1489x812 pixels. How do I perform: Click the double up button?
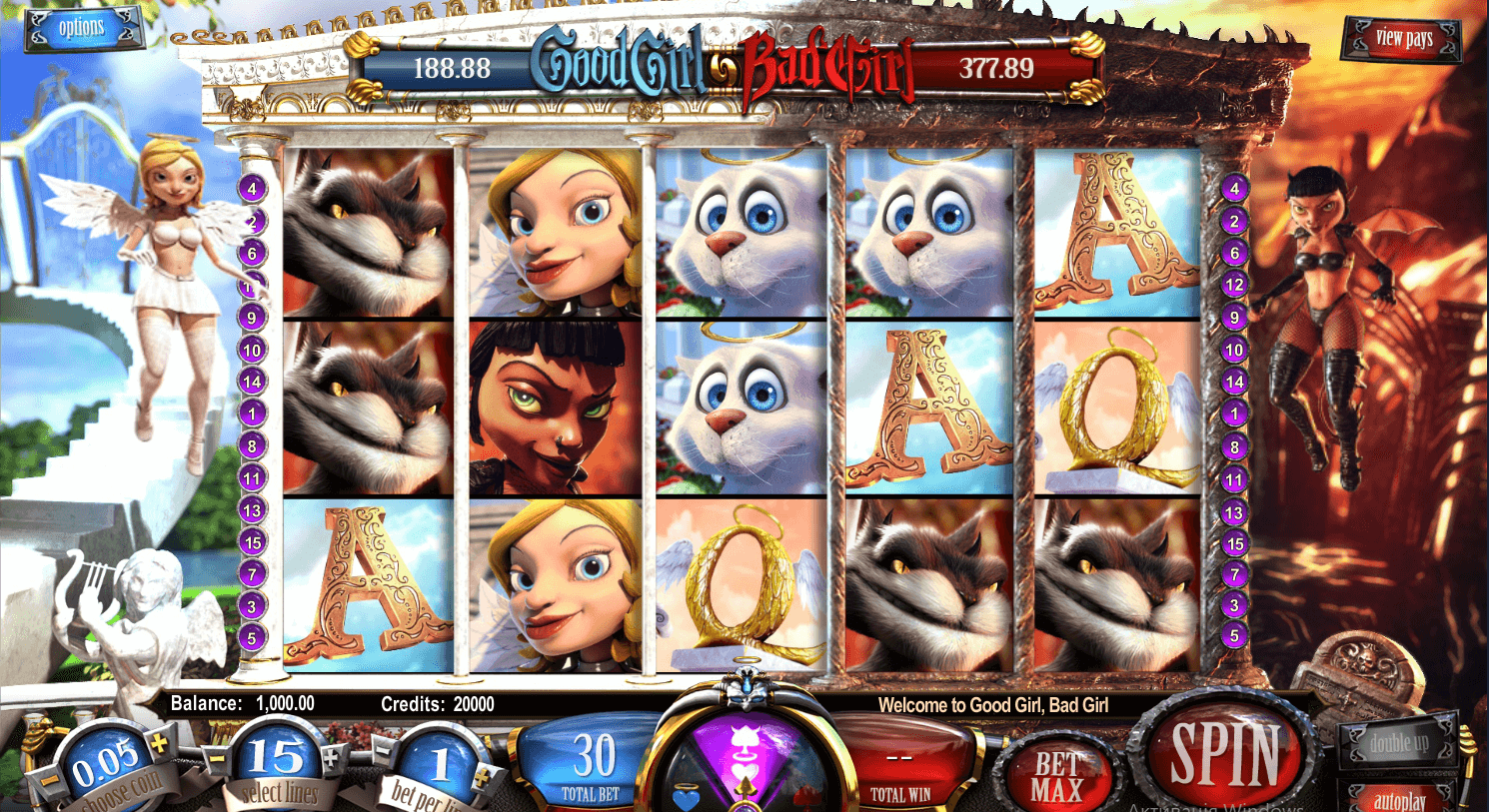pos(1399,743)
